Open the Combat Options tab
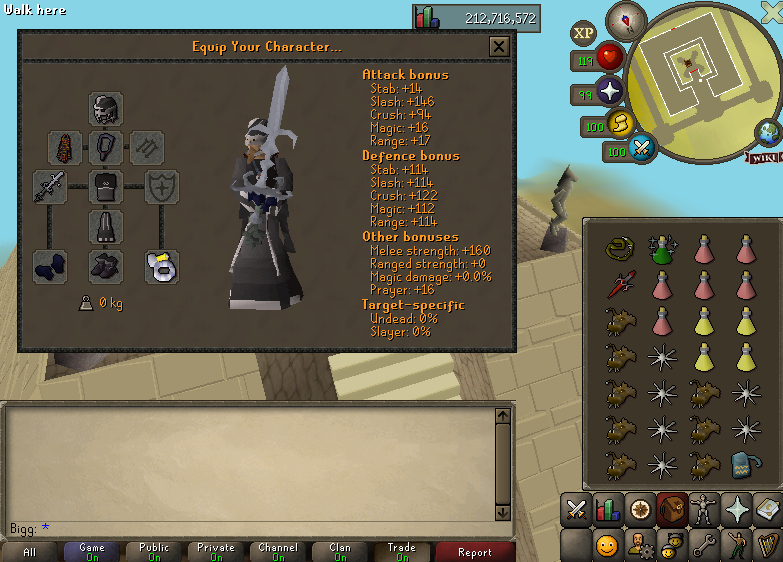This screenshot has height=562, width=783. pos(576,509)
